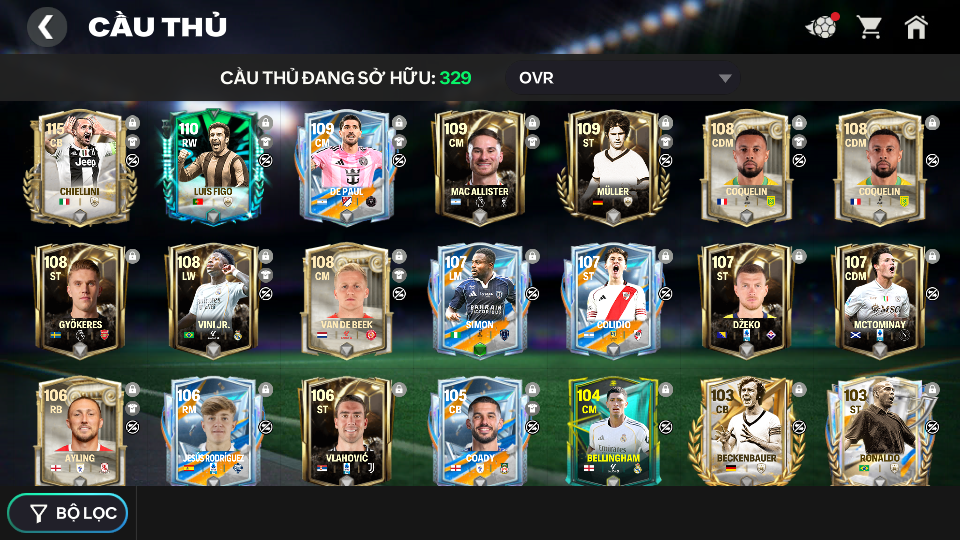Select the Luis Figo player card
Image resolution: width=960 pixels, height=540 pixels.
212,166
